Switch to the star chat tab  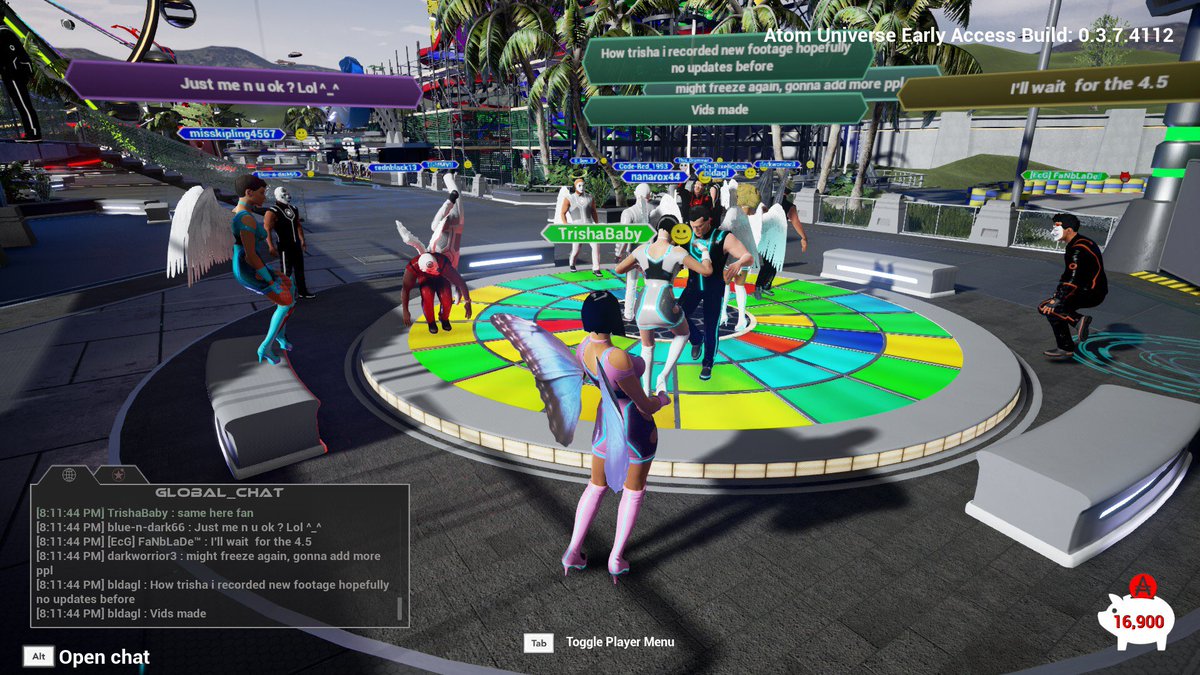pyautogui.click(x=117, y=474)
